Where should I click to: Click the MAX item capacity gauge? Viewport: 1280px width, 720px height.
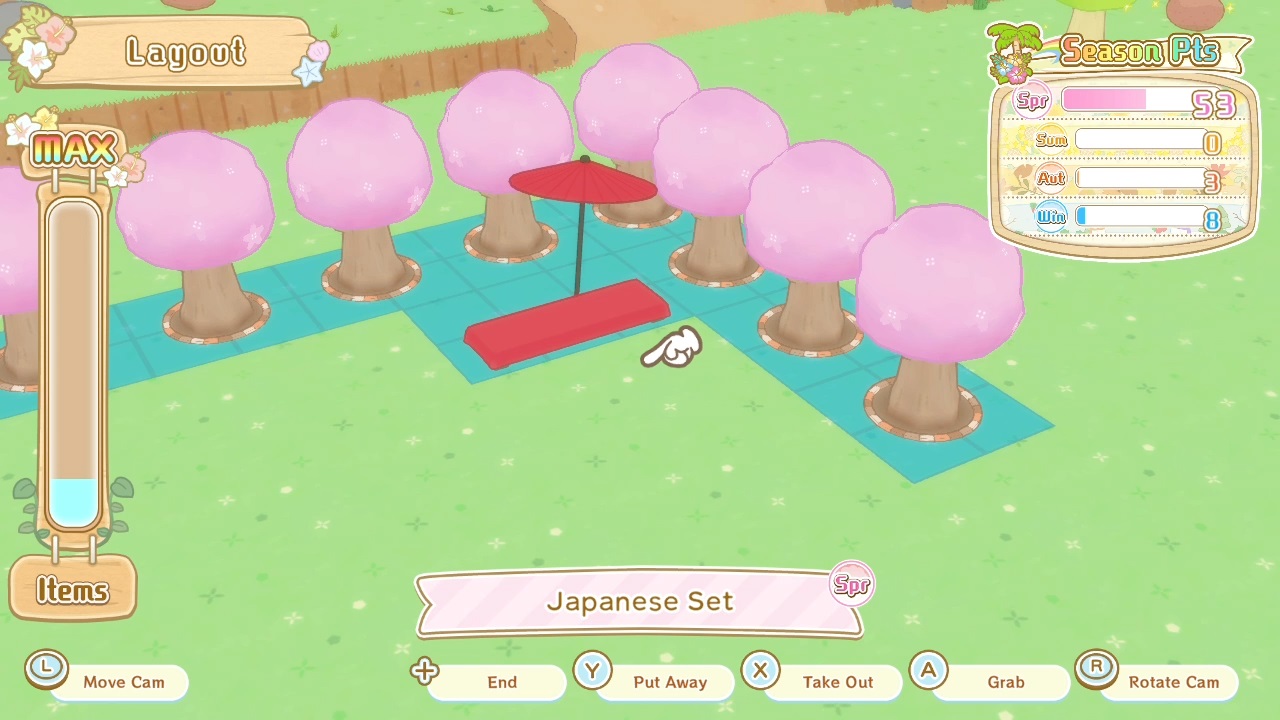tap(73, 360)
